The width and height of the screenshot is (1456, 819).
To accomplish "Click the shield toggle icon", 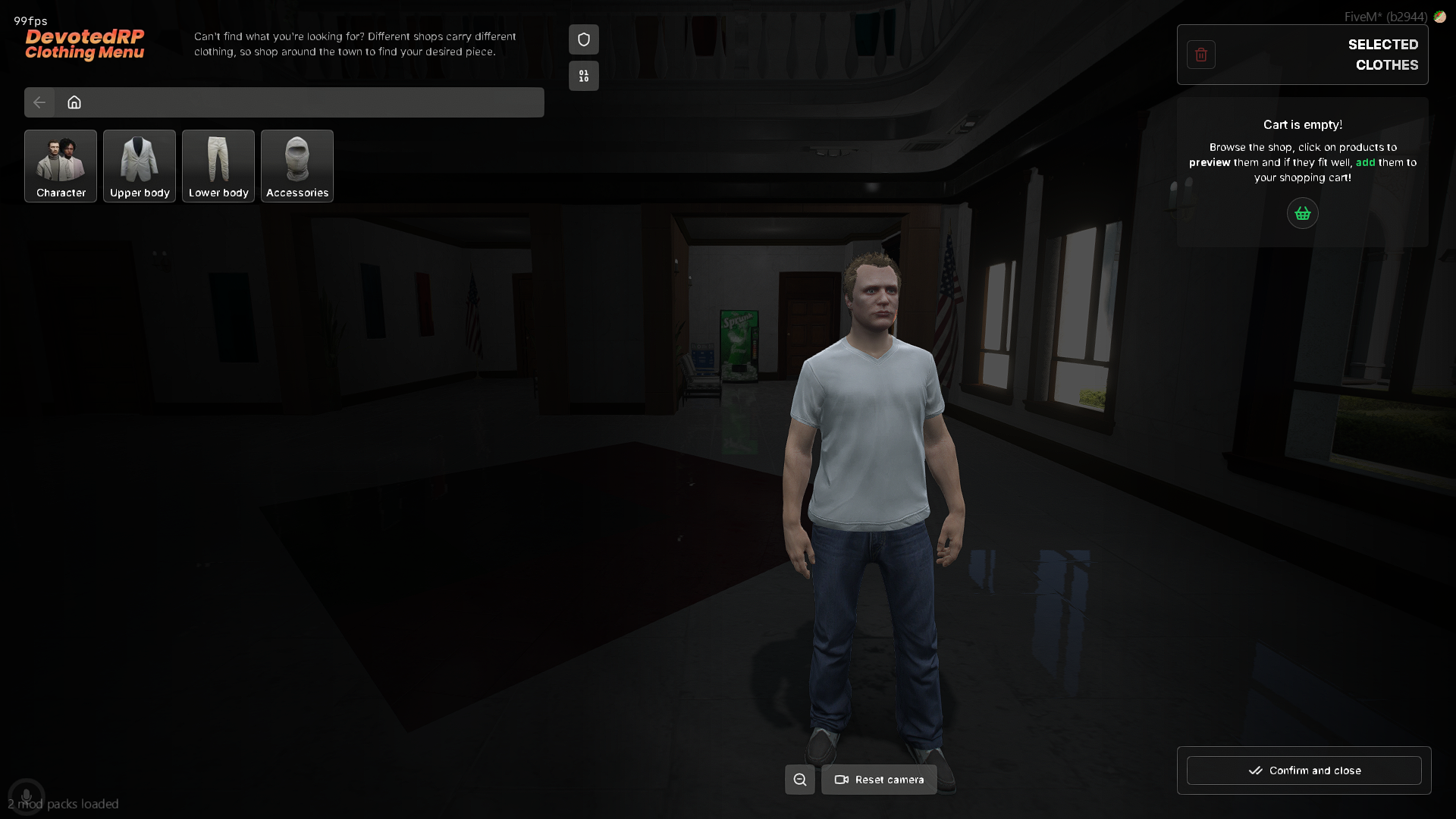I will tap(583, 39).
